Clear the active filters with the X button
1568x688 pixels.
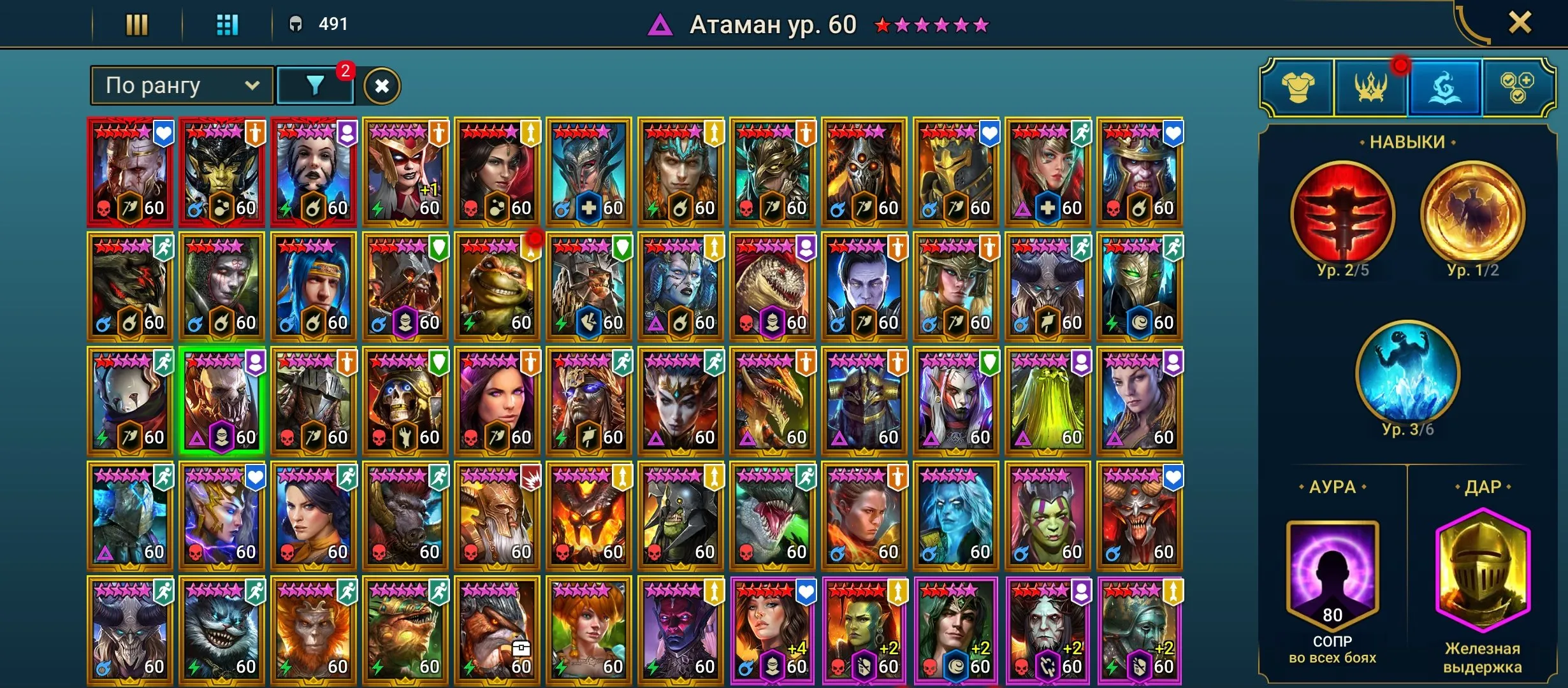point(382,84)
